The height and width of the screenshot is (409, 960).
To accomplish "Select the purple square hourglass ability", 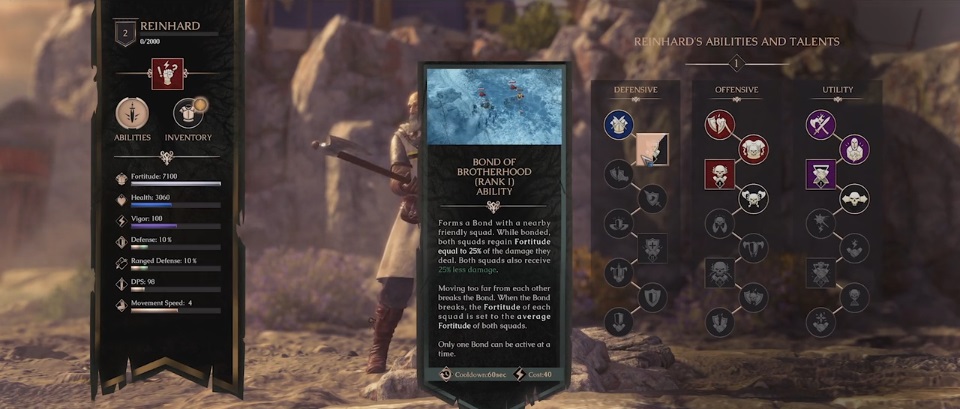I will tap(822, 174).
